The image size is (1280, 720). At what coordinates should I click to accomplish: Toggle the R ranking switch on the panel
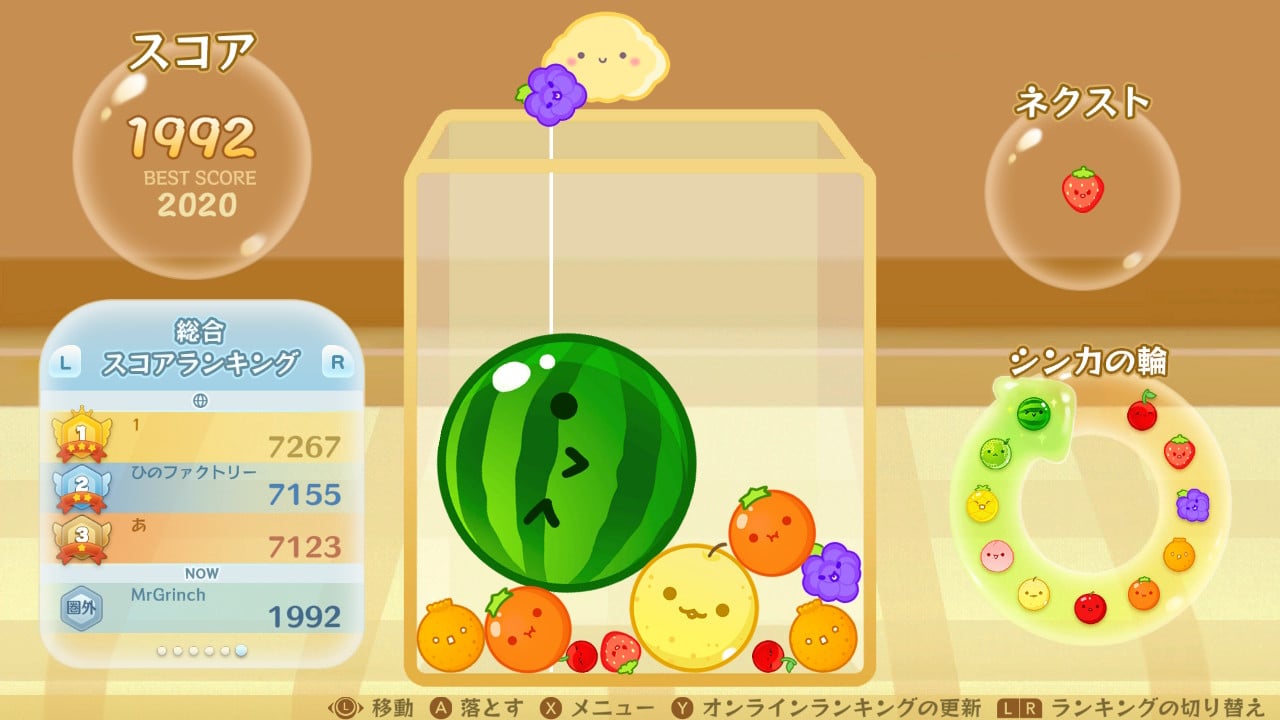click(x=337, y=362)
